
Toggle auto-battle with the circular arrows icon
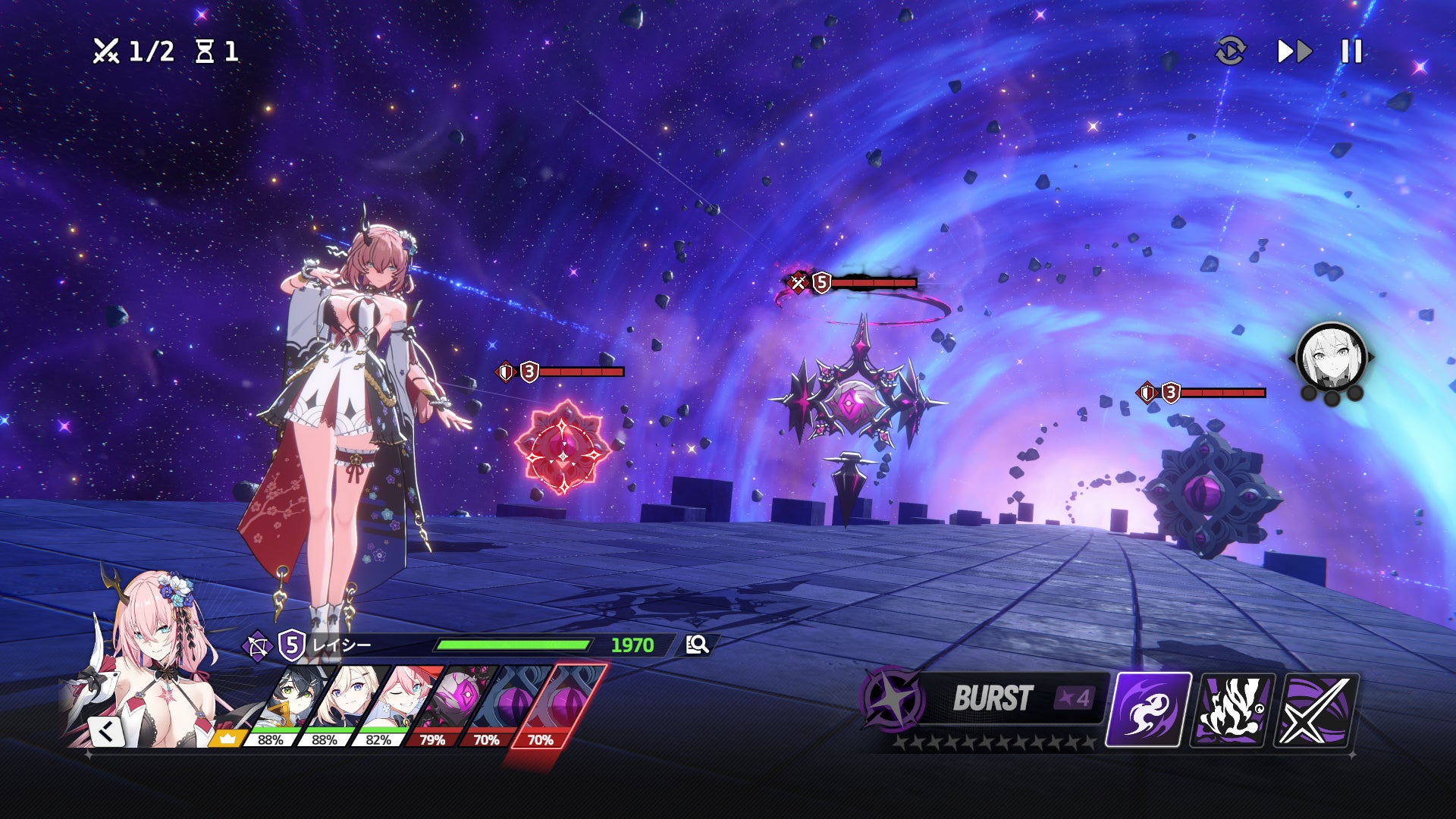[x=1230, y=52]
